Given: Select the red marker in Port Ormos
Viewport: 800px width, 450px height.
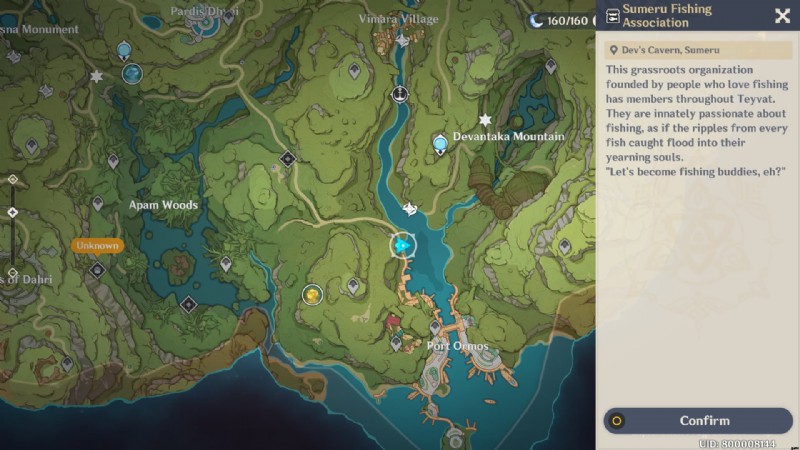Looking at the screenshot, I should [394, 323].
